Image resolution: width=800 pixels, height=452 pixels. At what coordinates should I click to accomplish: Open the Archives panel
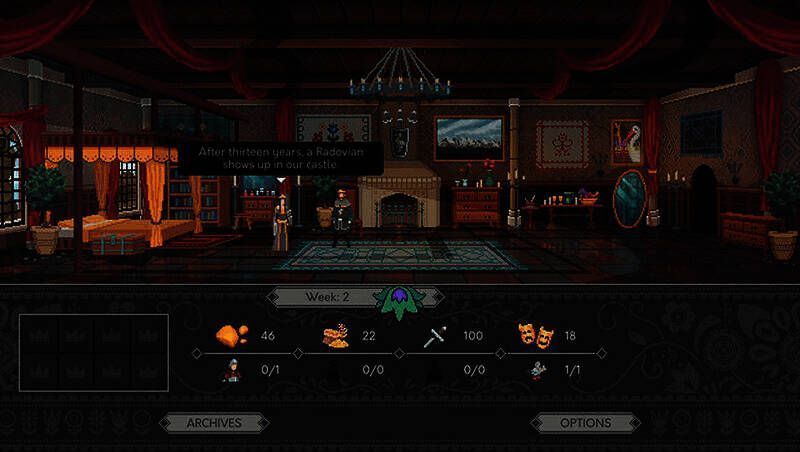[214, 423]
